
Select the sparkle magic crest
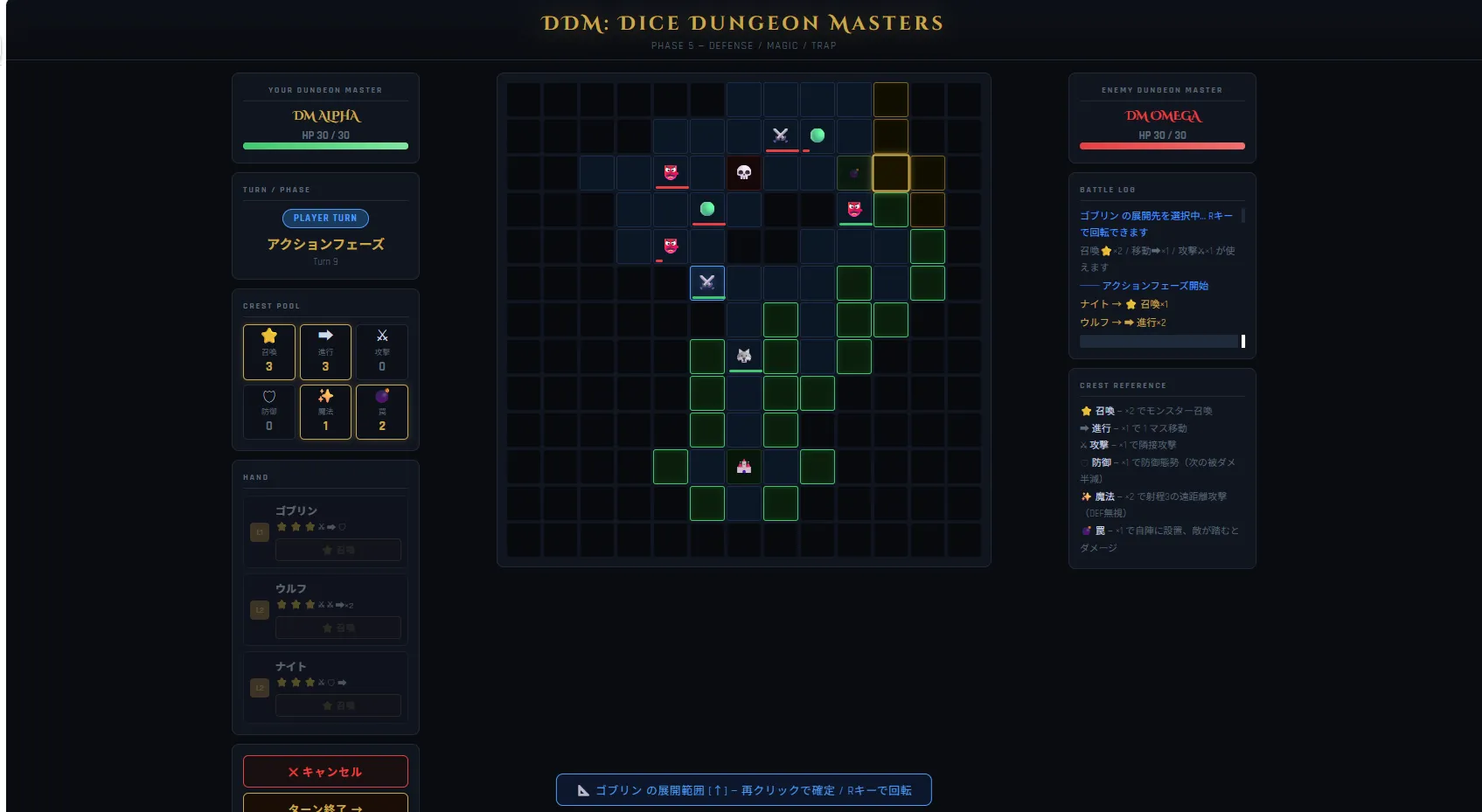[x=325, y=412]
